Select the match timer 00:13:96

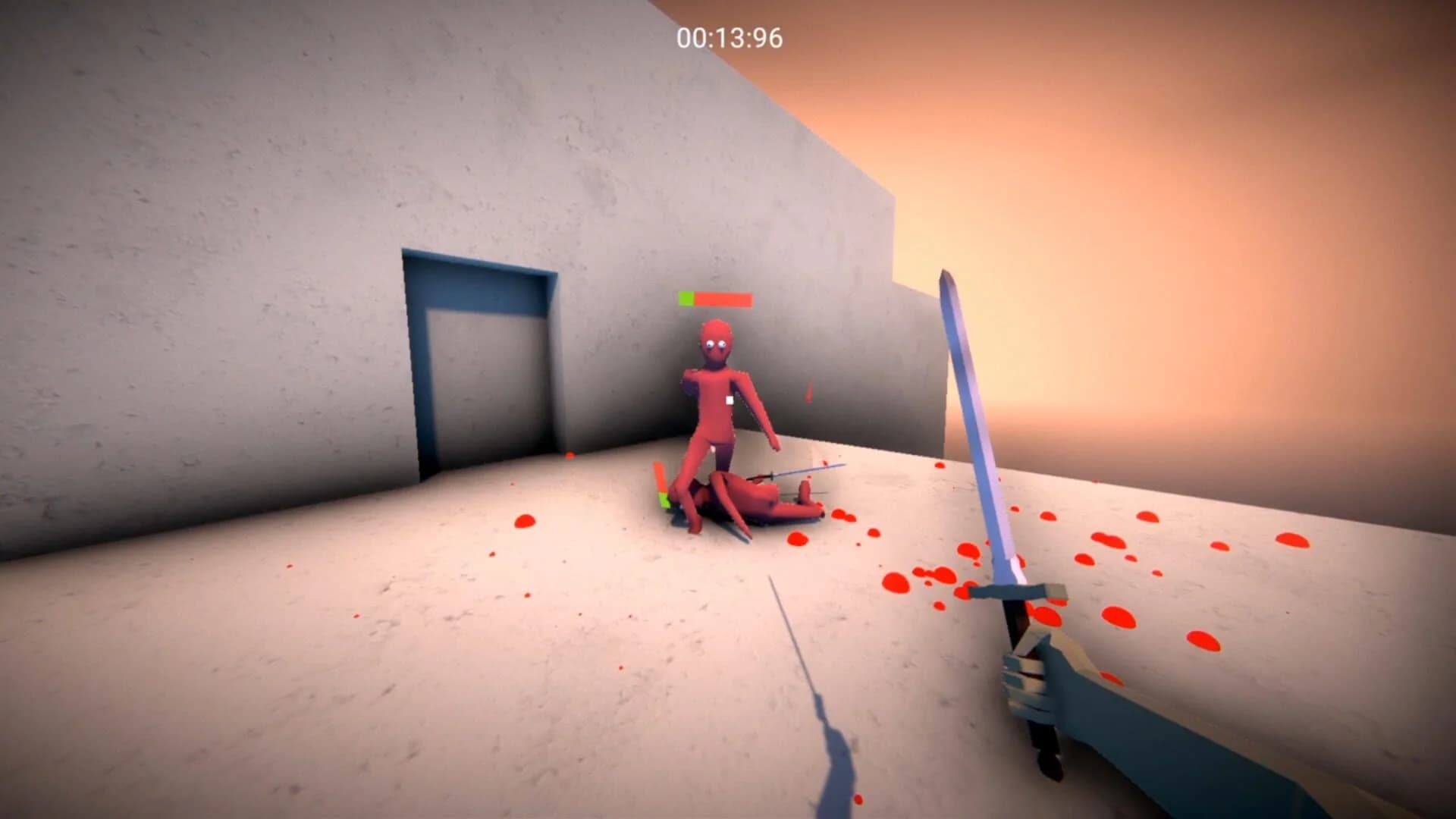coord(729,35)
